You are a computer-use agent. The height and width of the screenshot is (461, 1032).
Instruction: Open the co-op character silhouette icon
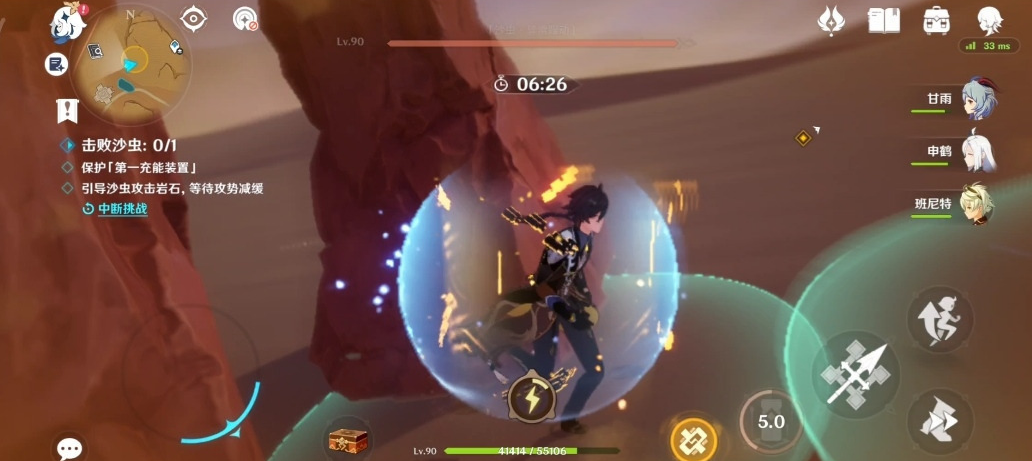click(989, 20)
